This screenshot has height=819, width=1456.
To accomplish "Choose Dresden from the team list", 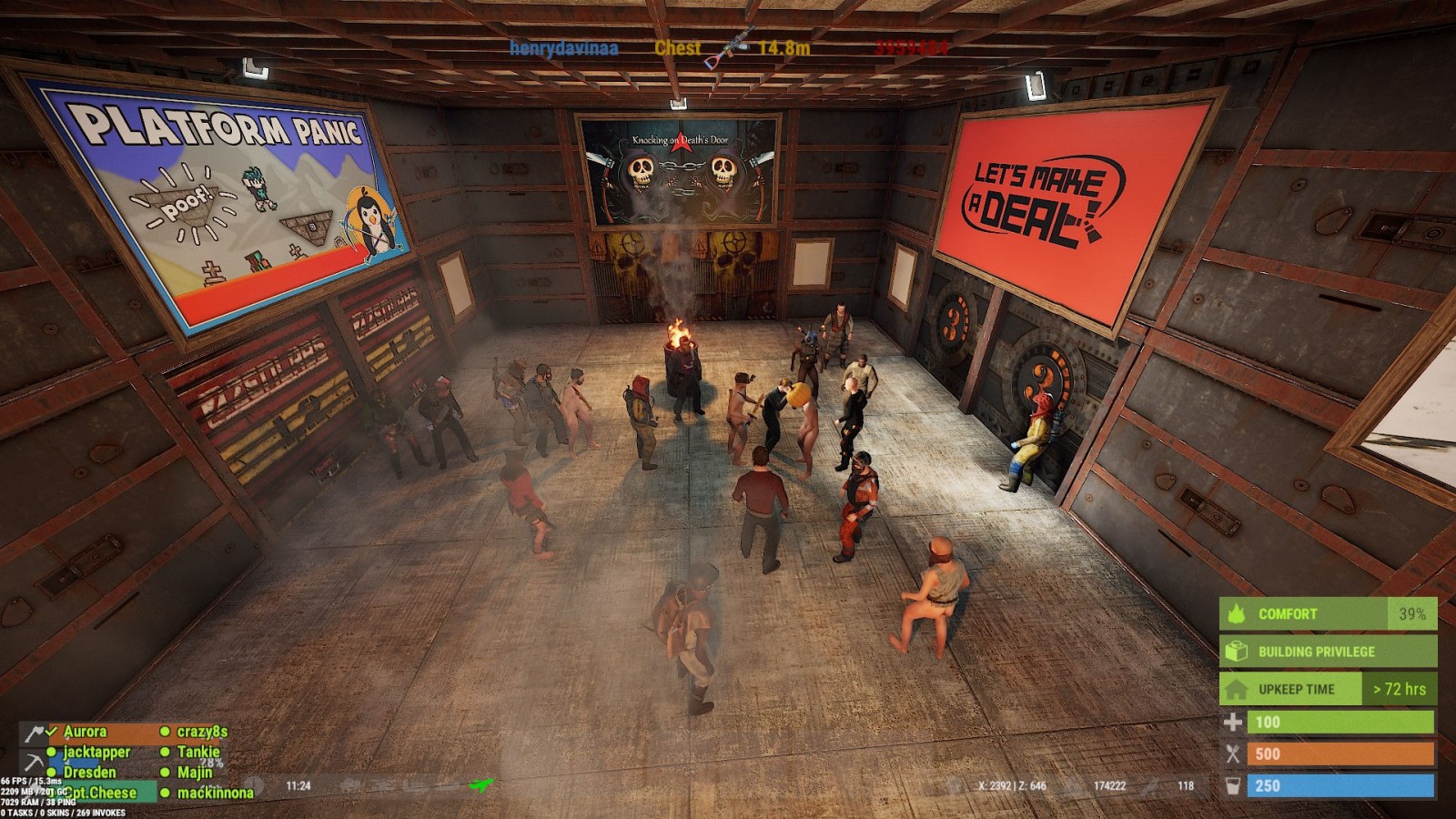I will (89, 773).
